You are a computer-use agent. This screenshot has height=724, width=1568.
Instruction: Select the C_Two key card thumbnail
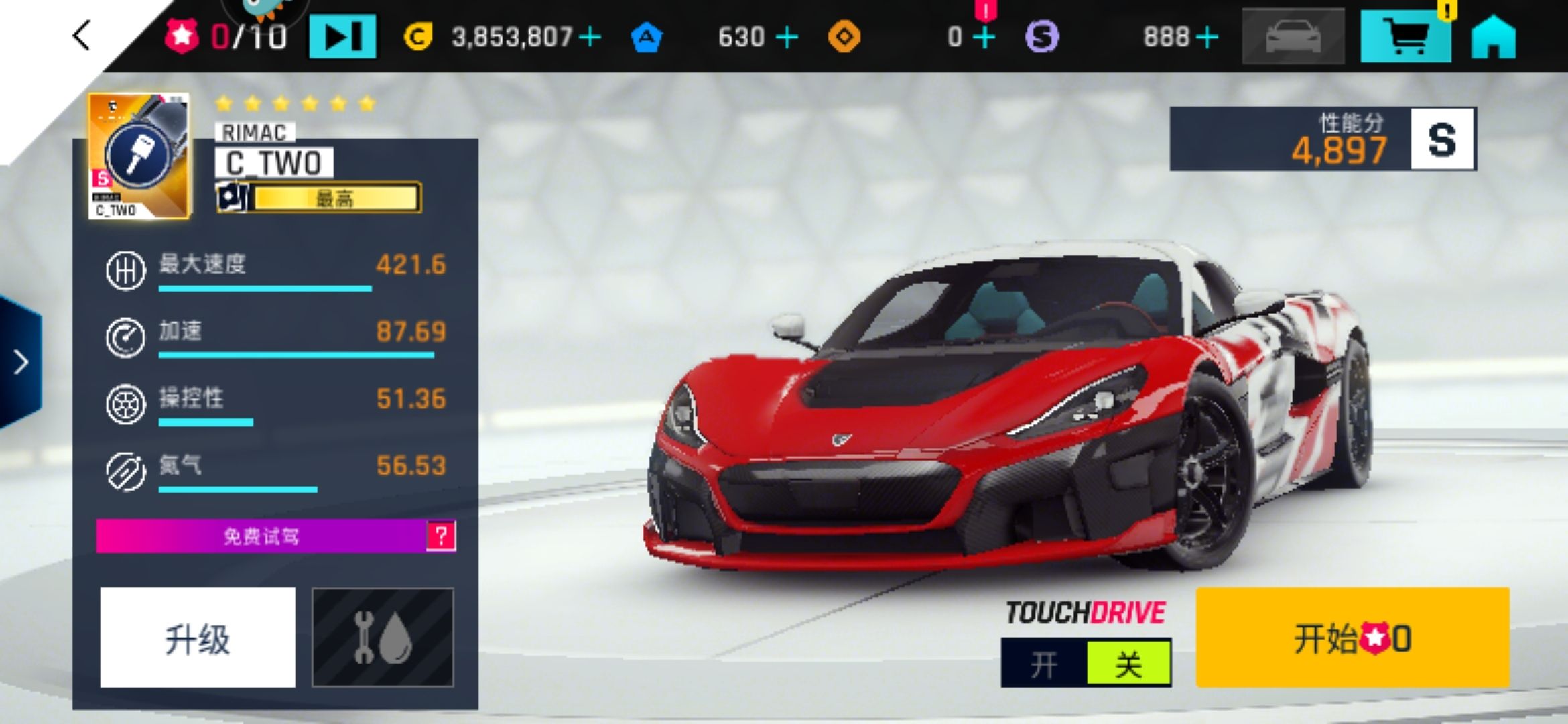tap(139, 156)
